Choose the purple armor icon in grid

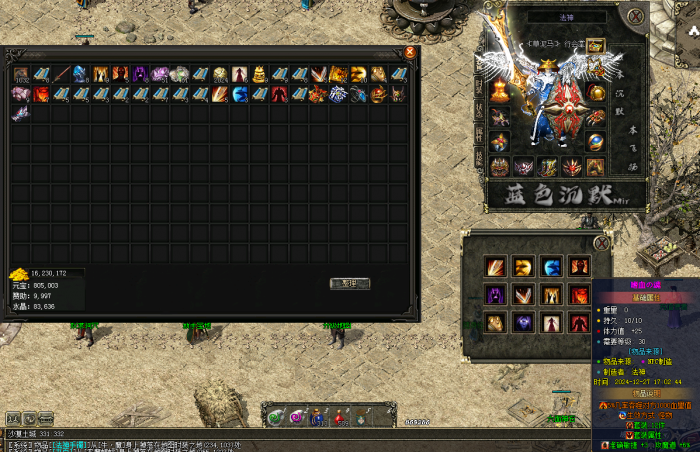click(x=495, y=295)
